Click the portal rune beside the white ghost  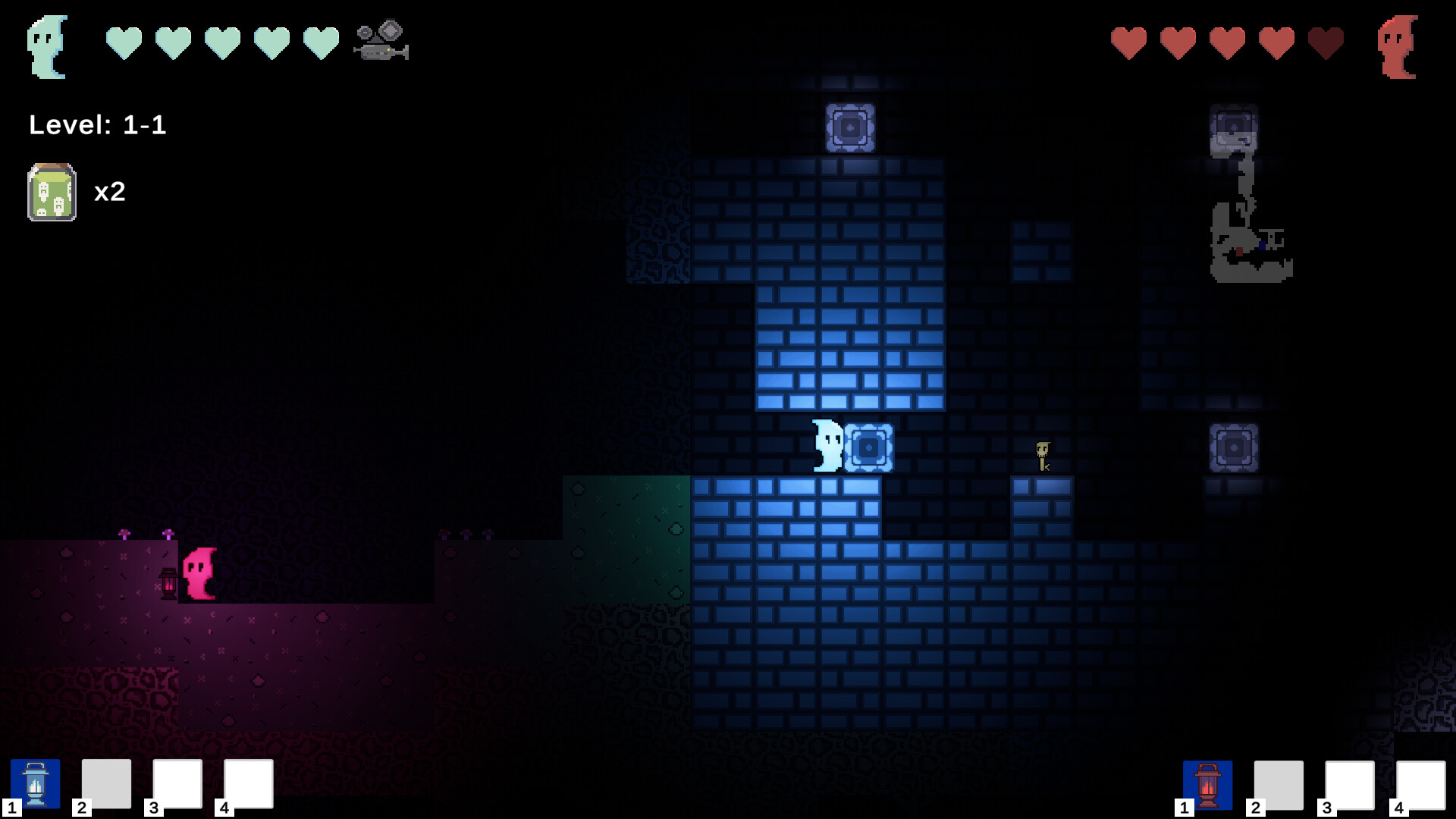pos(869,448)
